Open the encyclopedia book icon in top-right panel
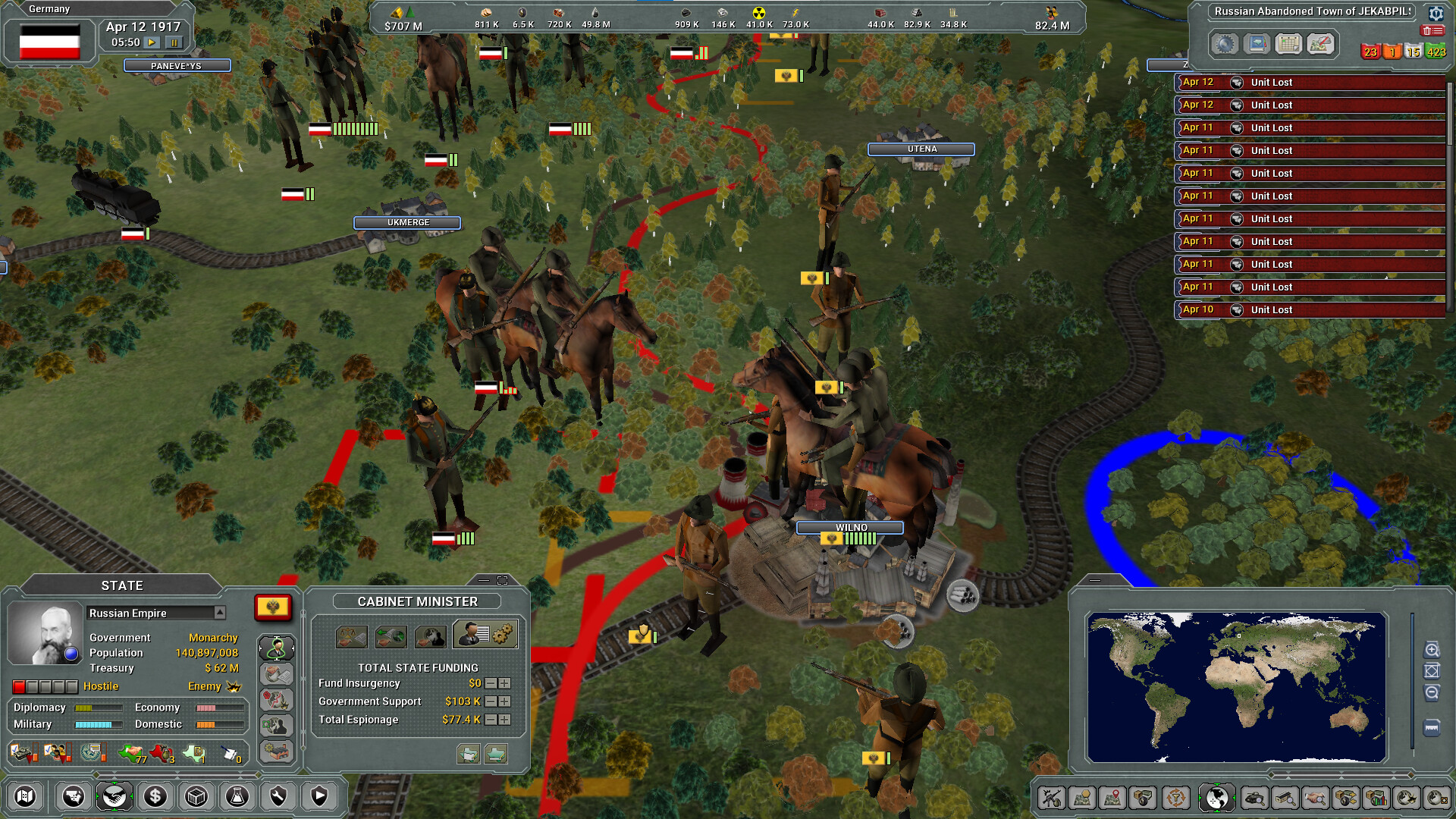This screenshot has height=819, width=1456. click(1257, 44)
